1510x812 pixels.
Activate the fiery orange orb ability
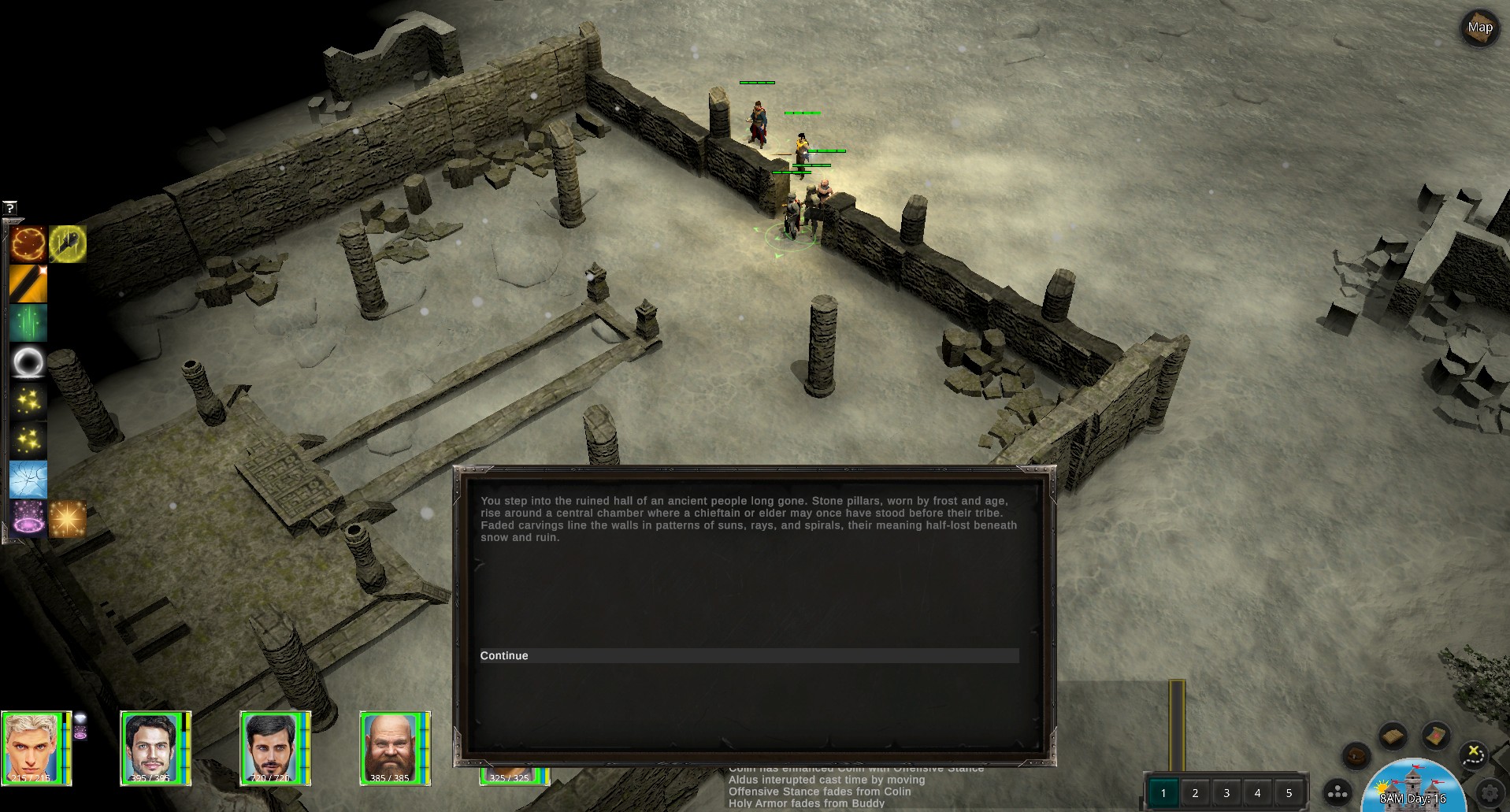(28, 244)
